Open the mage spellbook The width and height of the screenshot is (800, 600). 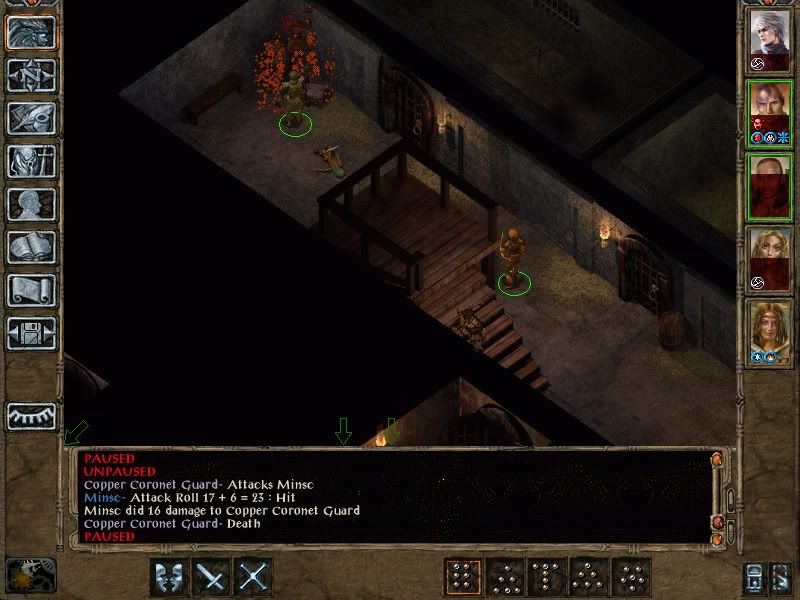(x=31, y=247)
